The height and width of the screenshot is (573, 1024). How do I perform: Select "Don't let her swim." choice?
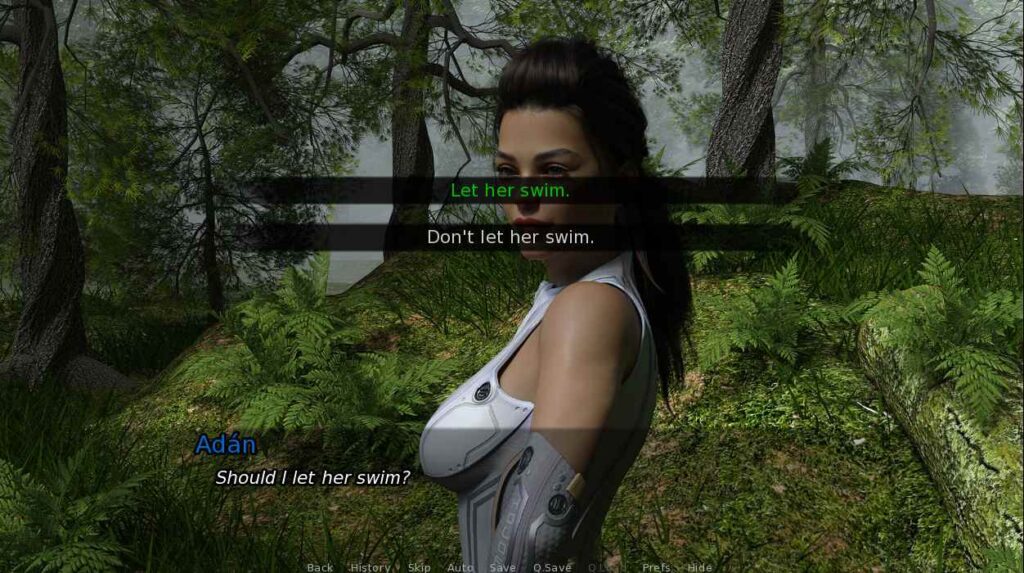coord(510,237)
